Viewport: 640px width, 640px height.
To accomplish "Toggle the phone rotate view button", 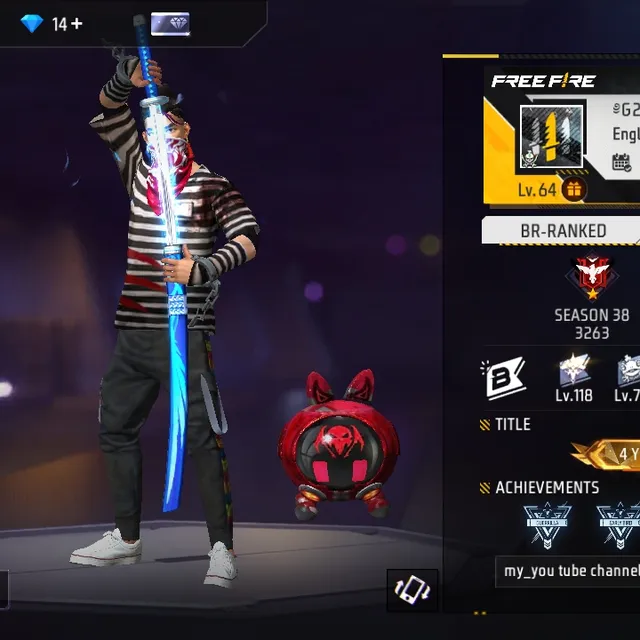I will coord(412,590).
